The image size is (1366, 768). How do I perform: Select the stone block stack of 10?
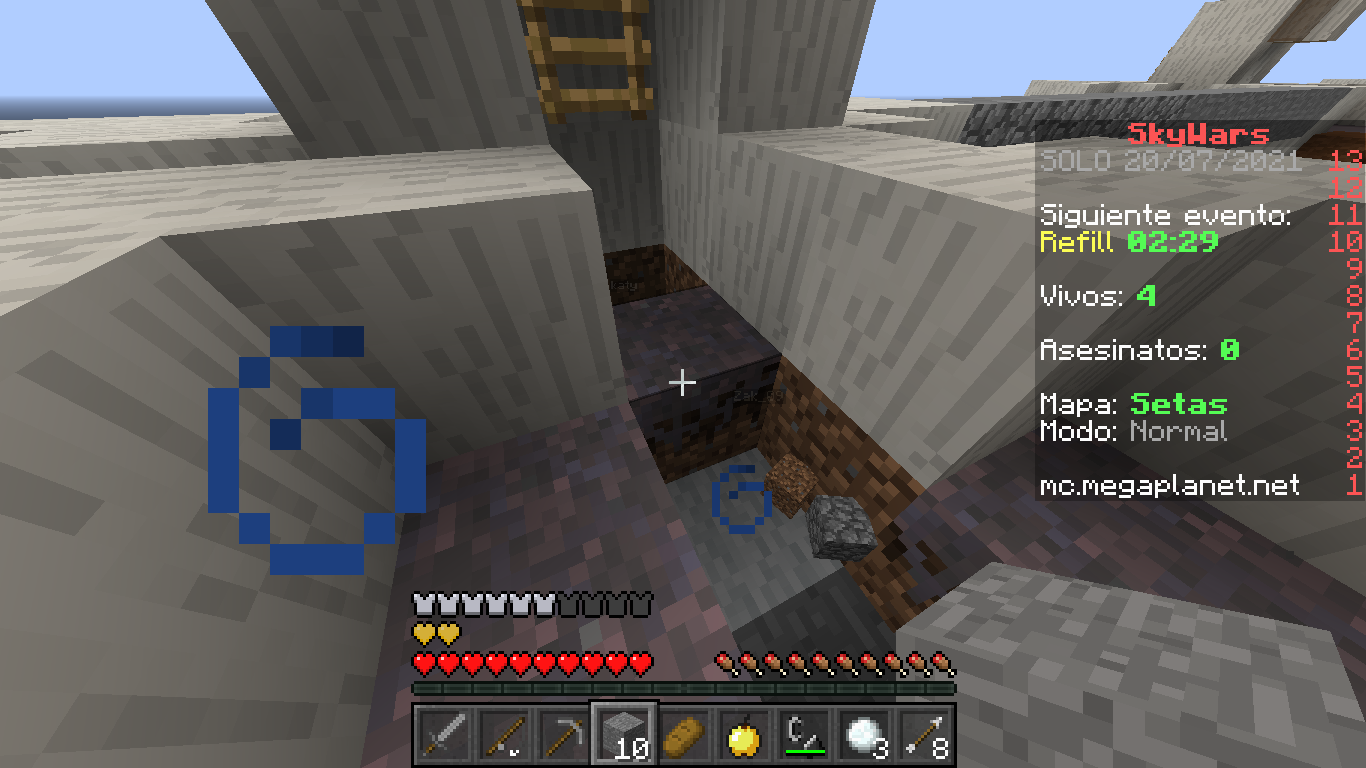pos(623,737)
